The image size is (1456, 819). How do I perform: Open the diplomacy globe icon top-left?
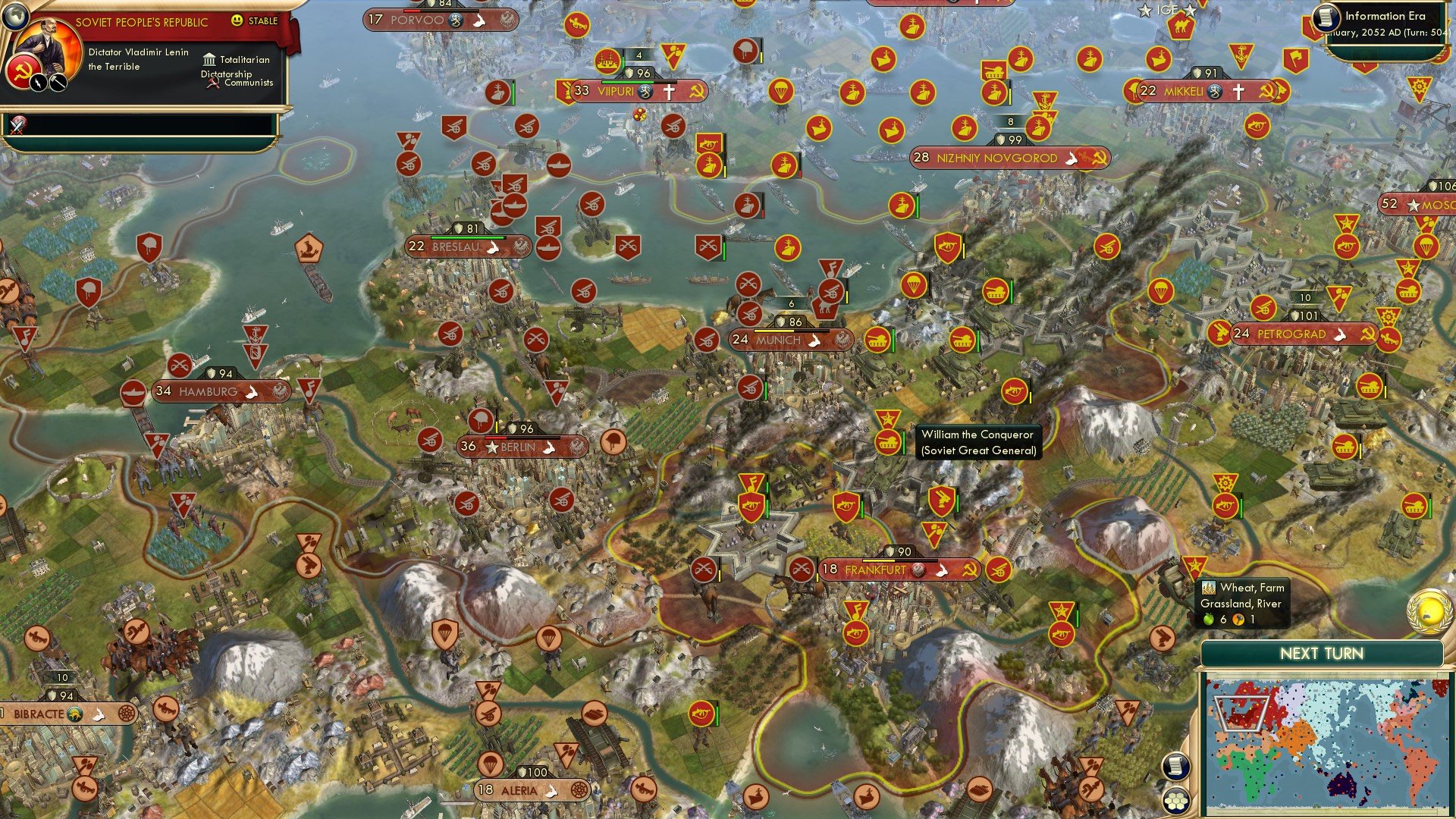coord(17,17)
